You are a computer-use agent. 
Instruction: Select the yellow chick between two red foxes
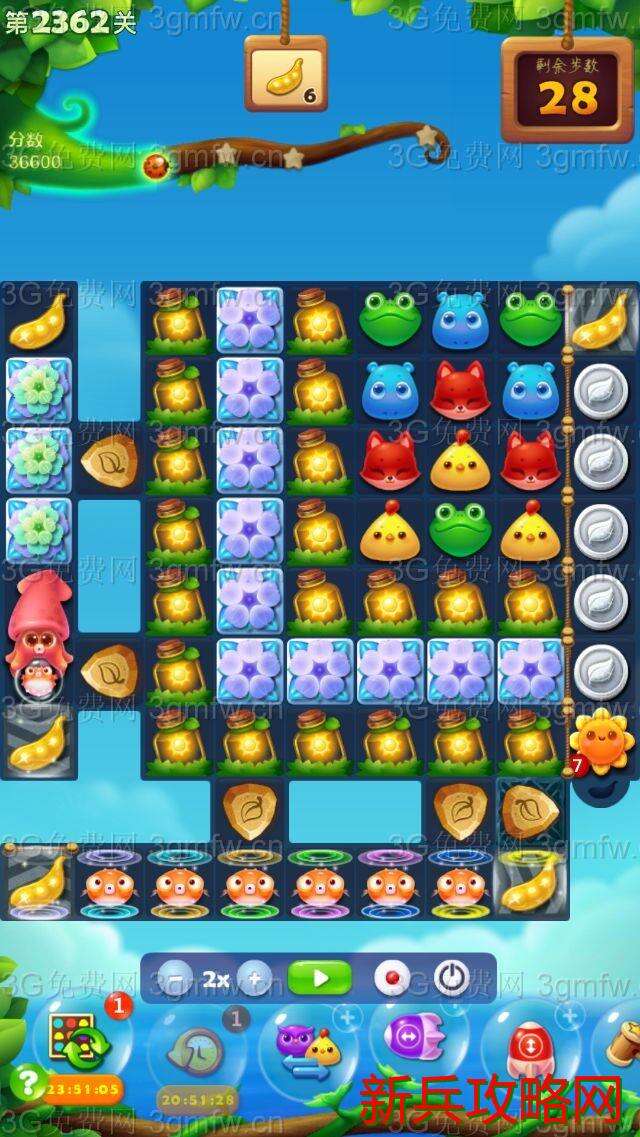460,459
